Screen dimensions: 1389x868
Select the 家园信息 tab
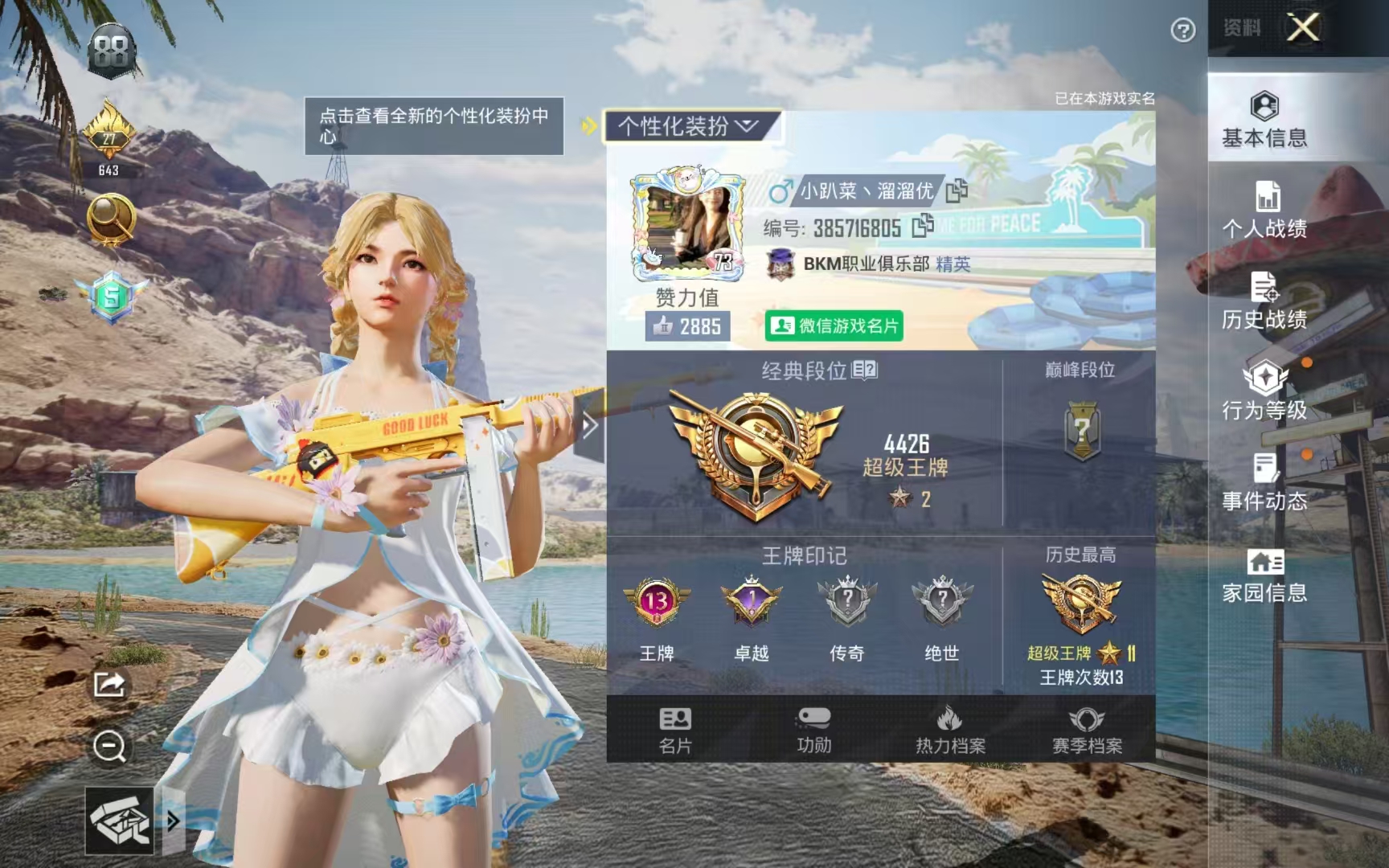coord(1264,574)
